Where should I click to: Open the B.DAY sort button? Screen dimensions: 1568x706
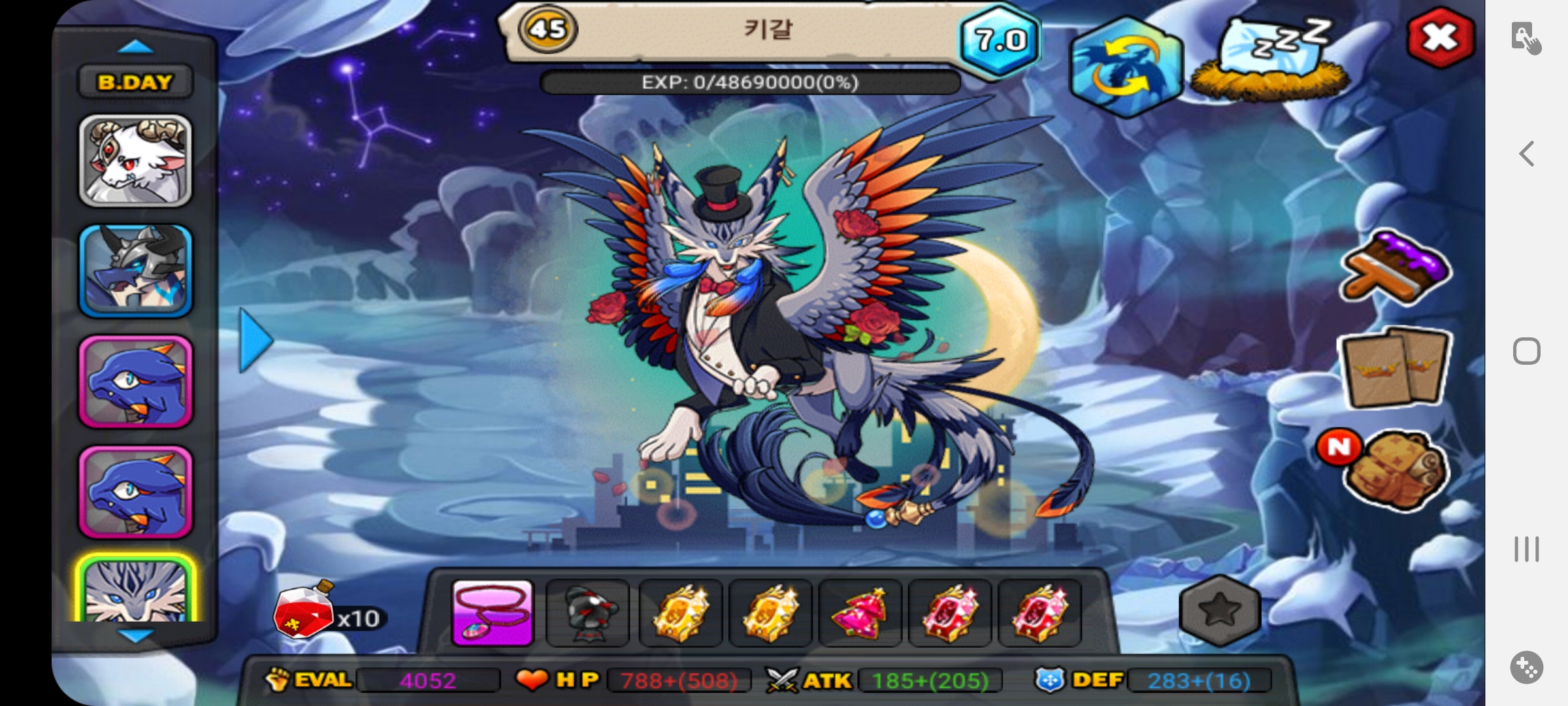[135, 82]
